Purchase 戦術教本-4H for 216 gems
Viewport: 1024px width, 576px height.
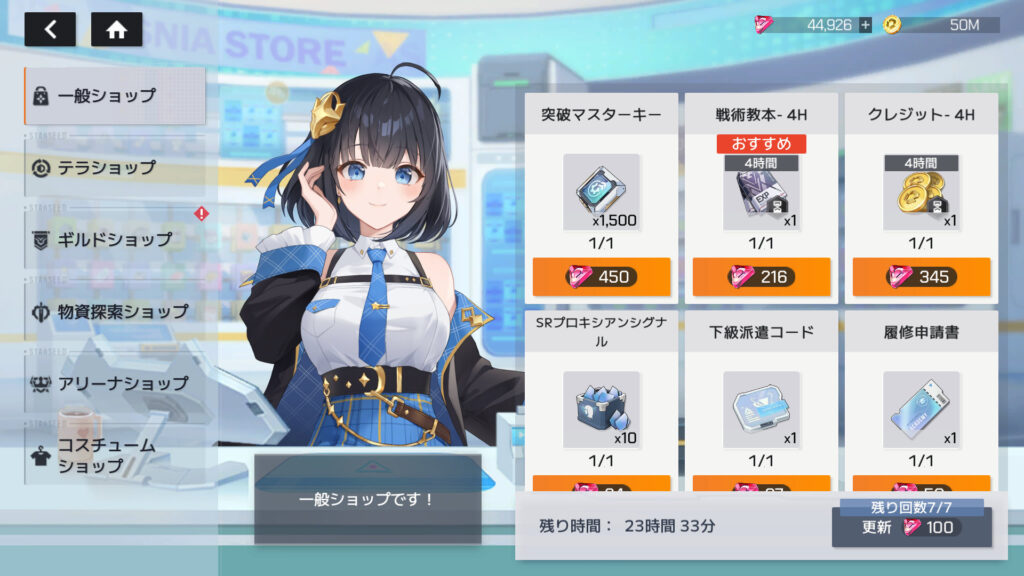pos(761,277)
